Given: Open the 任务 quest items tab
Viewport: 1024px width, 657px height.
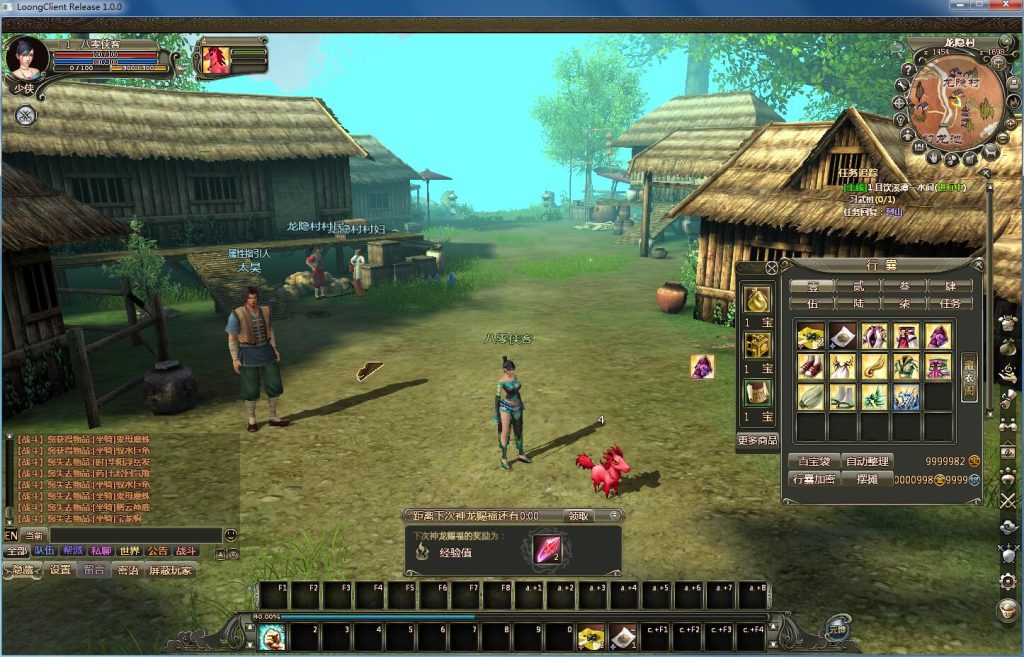Looking at the screenshot, I should (951, 303).
